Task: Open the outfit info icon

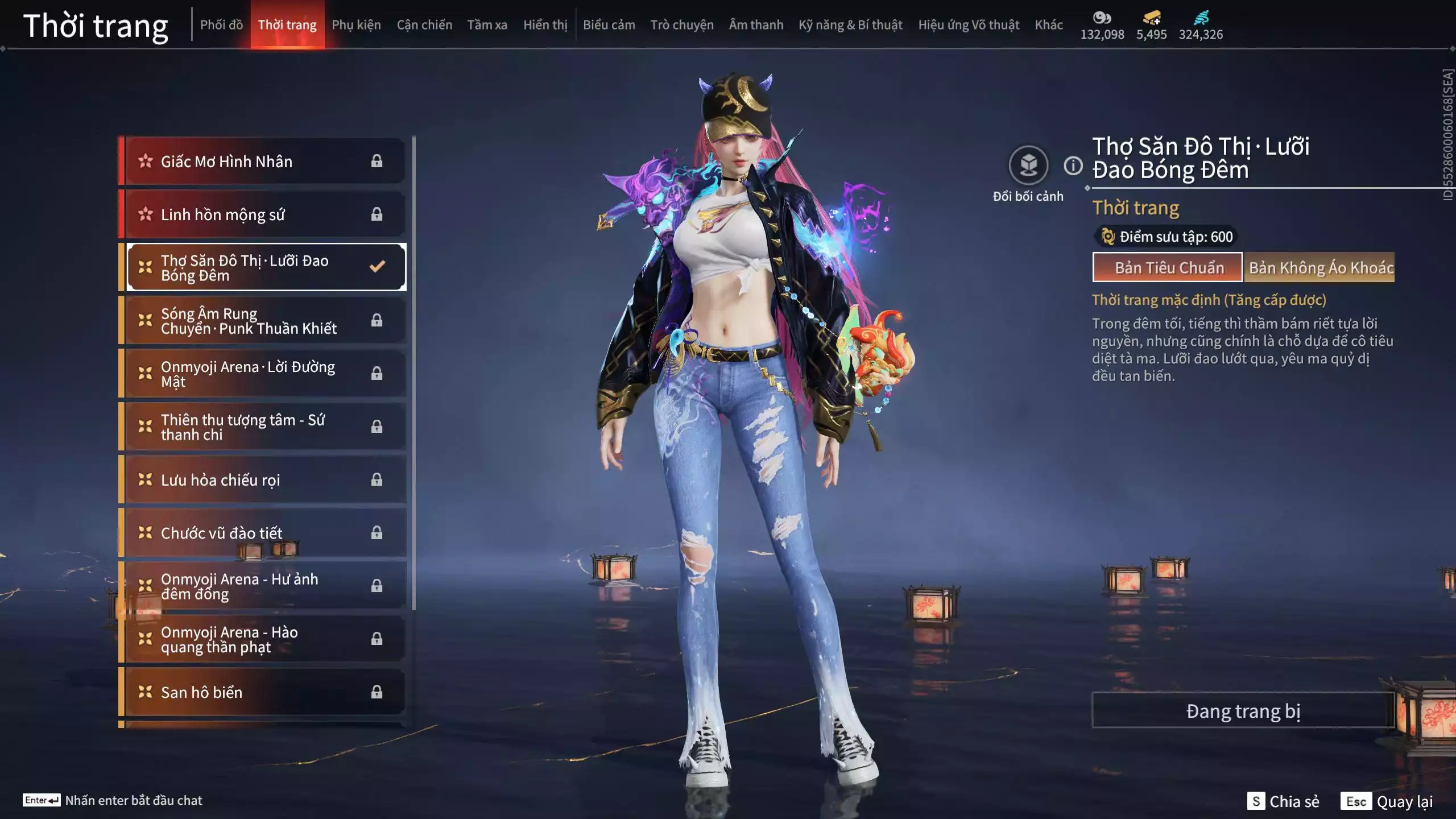Action: pyautogui.click(x=1073, y=166)
